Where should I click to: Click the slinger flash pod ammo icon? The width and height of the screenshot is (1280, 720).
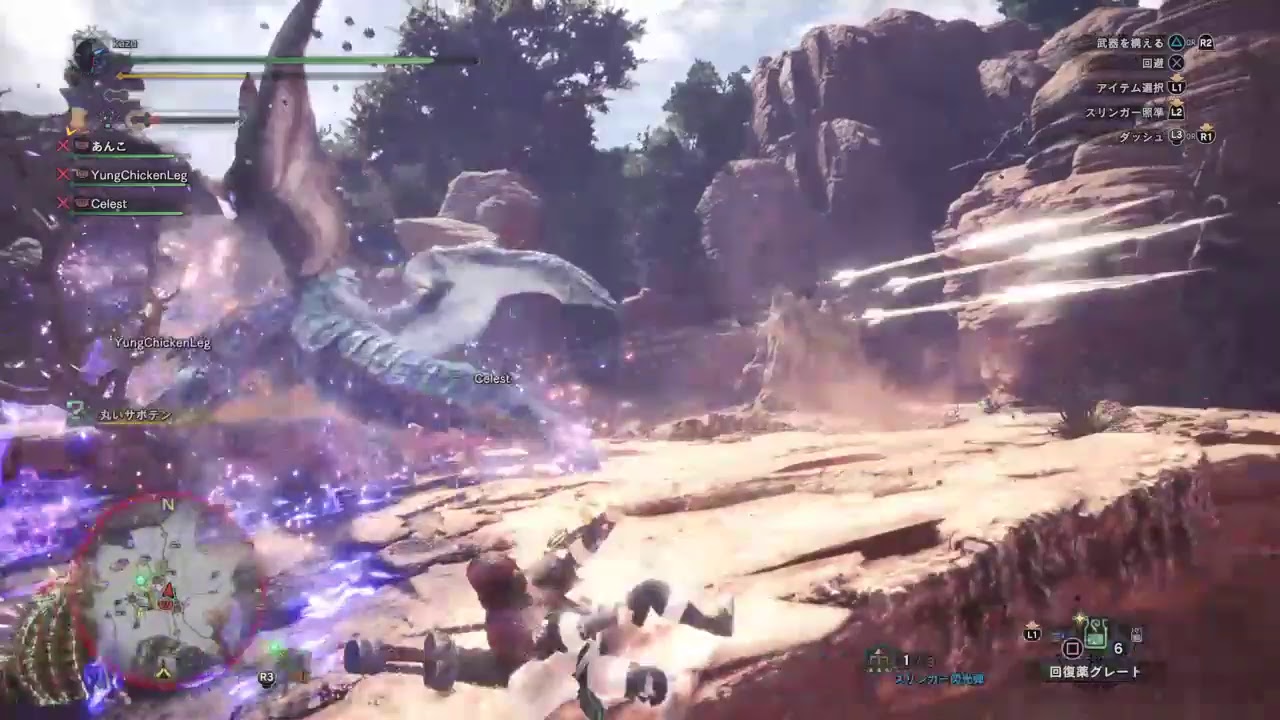coord(879,660)
